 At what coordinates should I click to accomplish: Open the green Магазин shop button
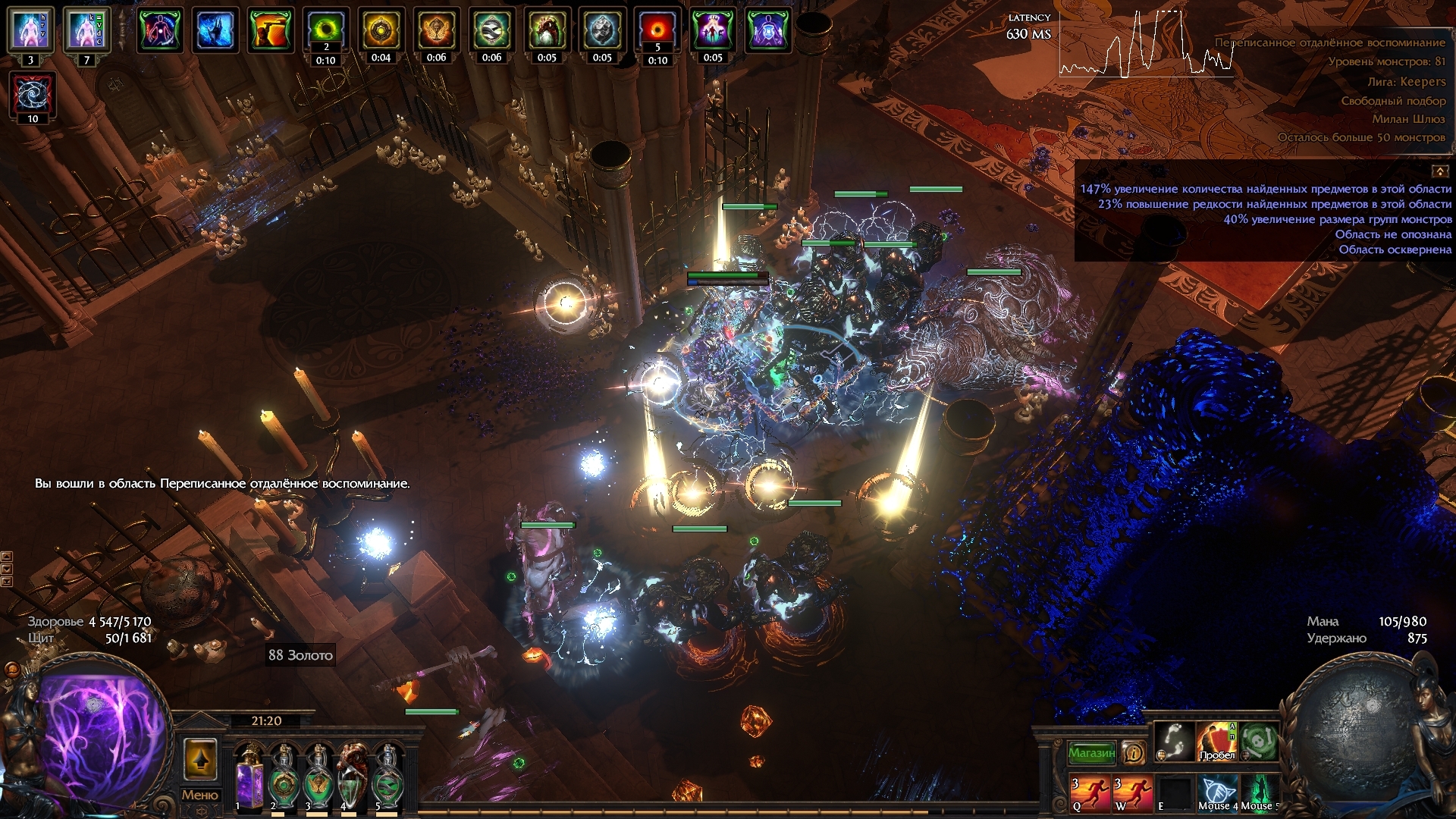1091,753
